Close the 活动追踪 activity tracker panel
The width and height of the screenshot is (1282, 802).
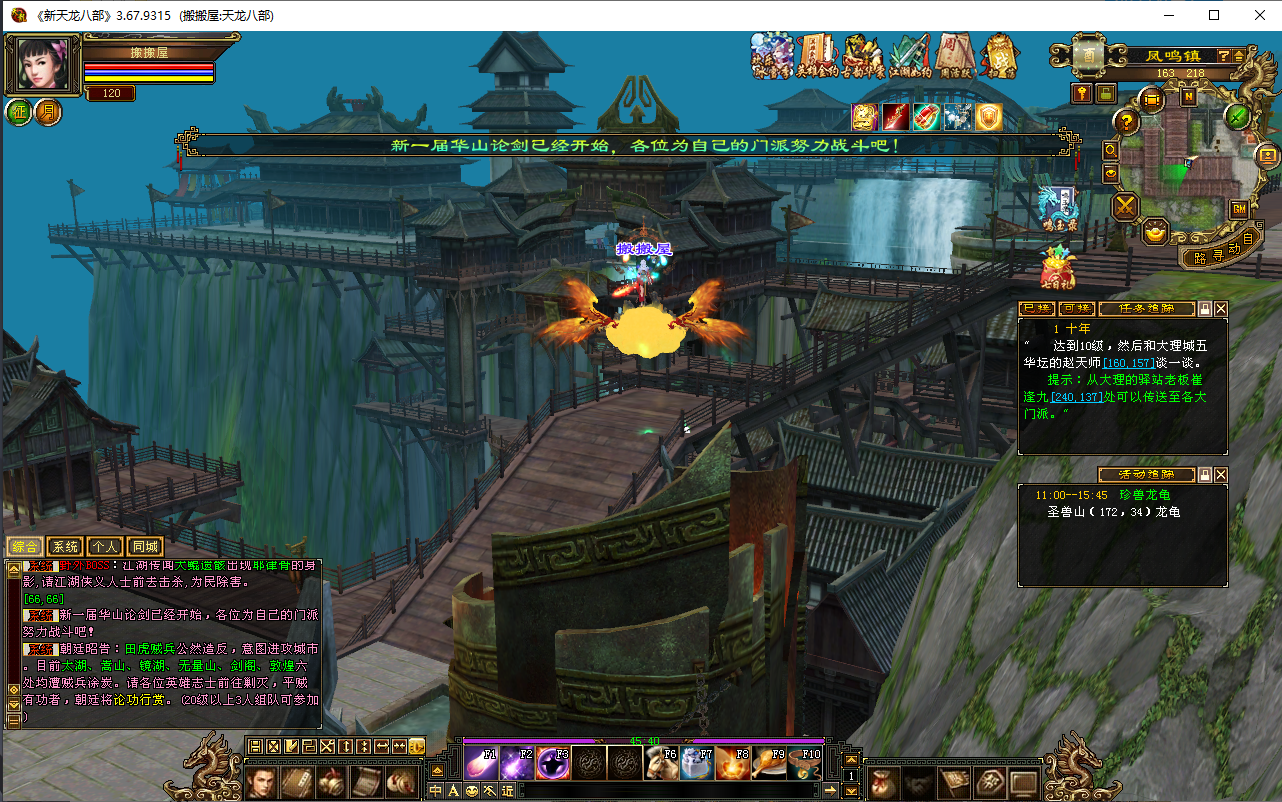tap(1221, 475)
